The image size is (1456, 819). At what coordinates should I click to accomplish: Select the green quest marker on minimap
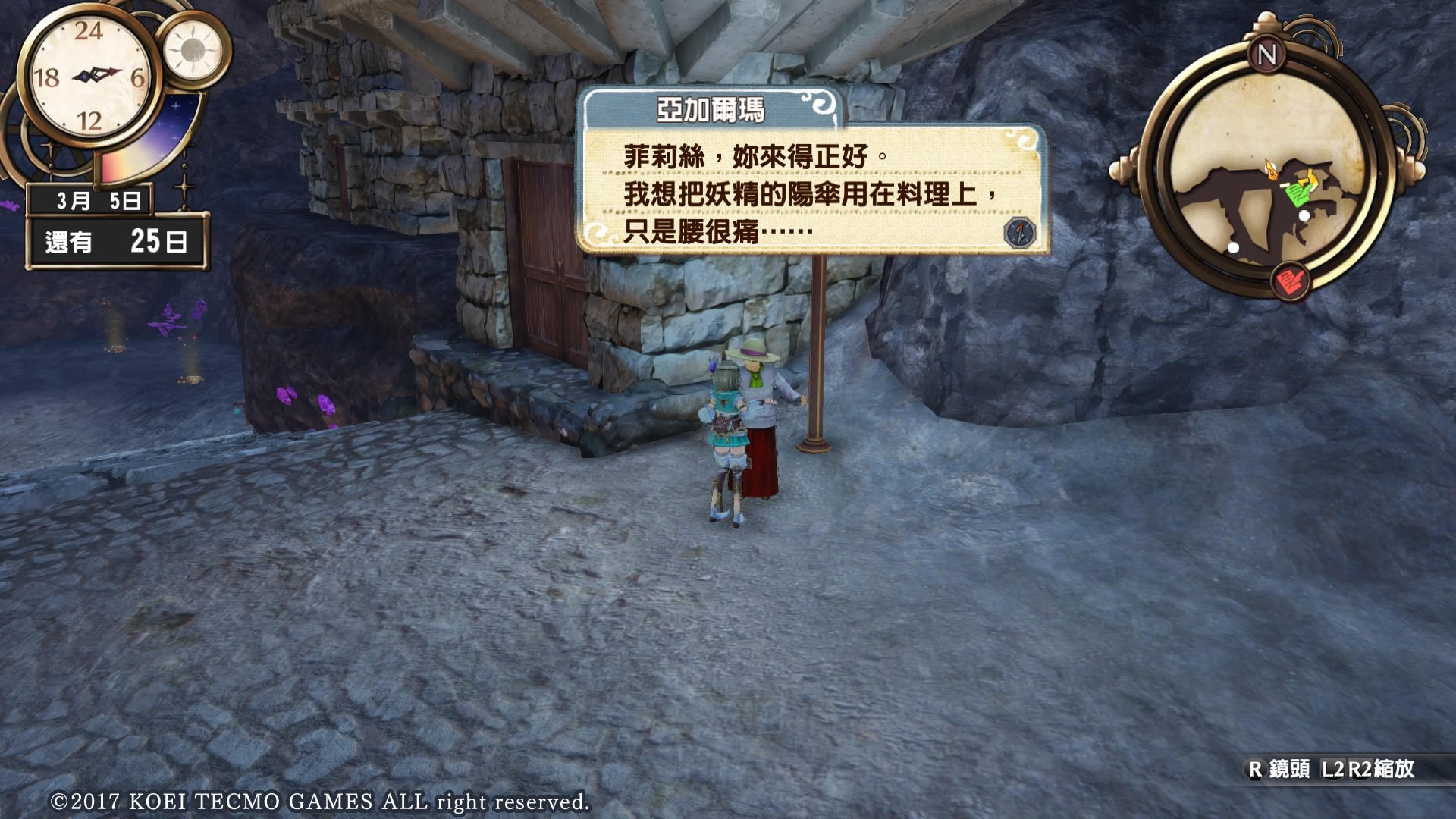click(1296, 196)
